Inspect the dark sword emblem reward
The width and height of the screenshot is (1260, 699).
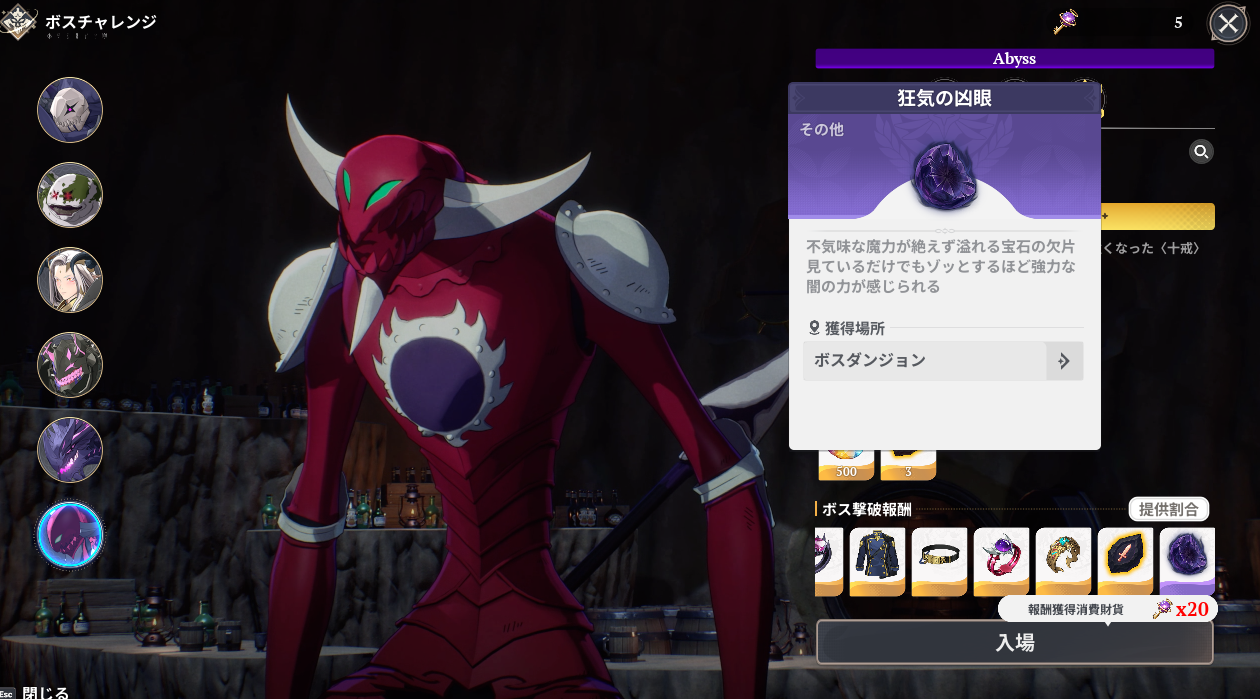pos(1125,561)
